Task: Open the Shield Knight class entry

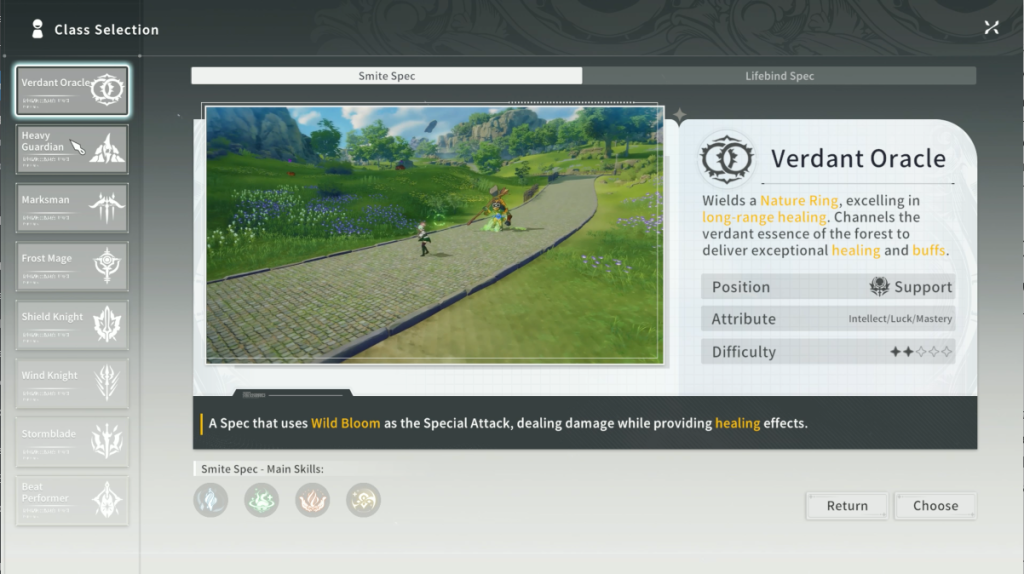Action: (x=72, y=325)
